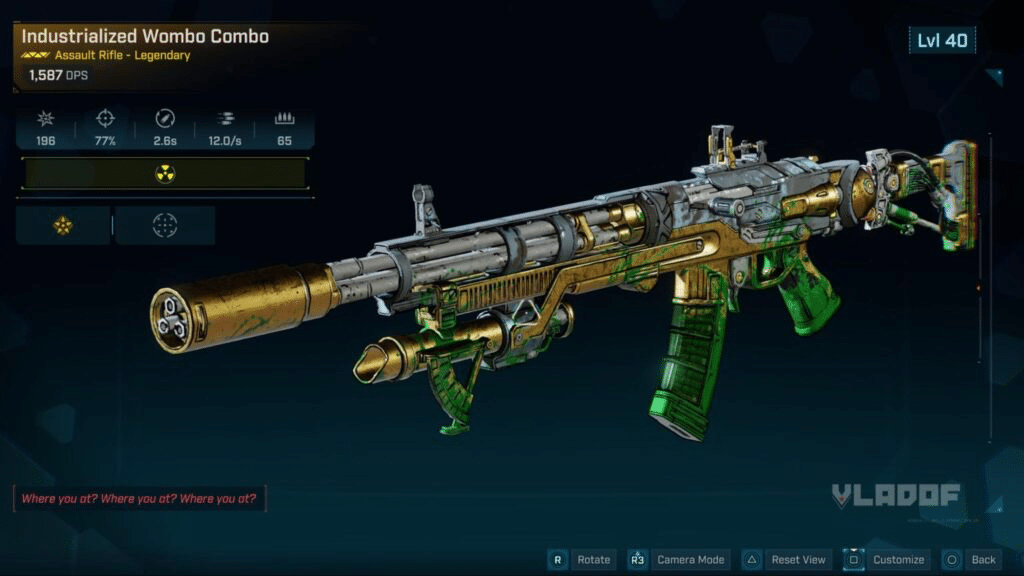
Task: Open the Customize option
Action: tap(886, 559)
